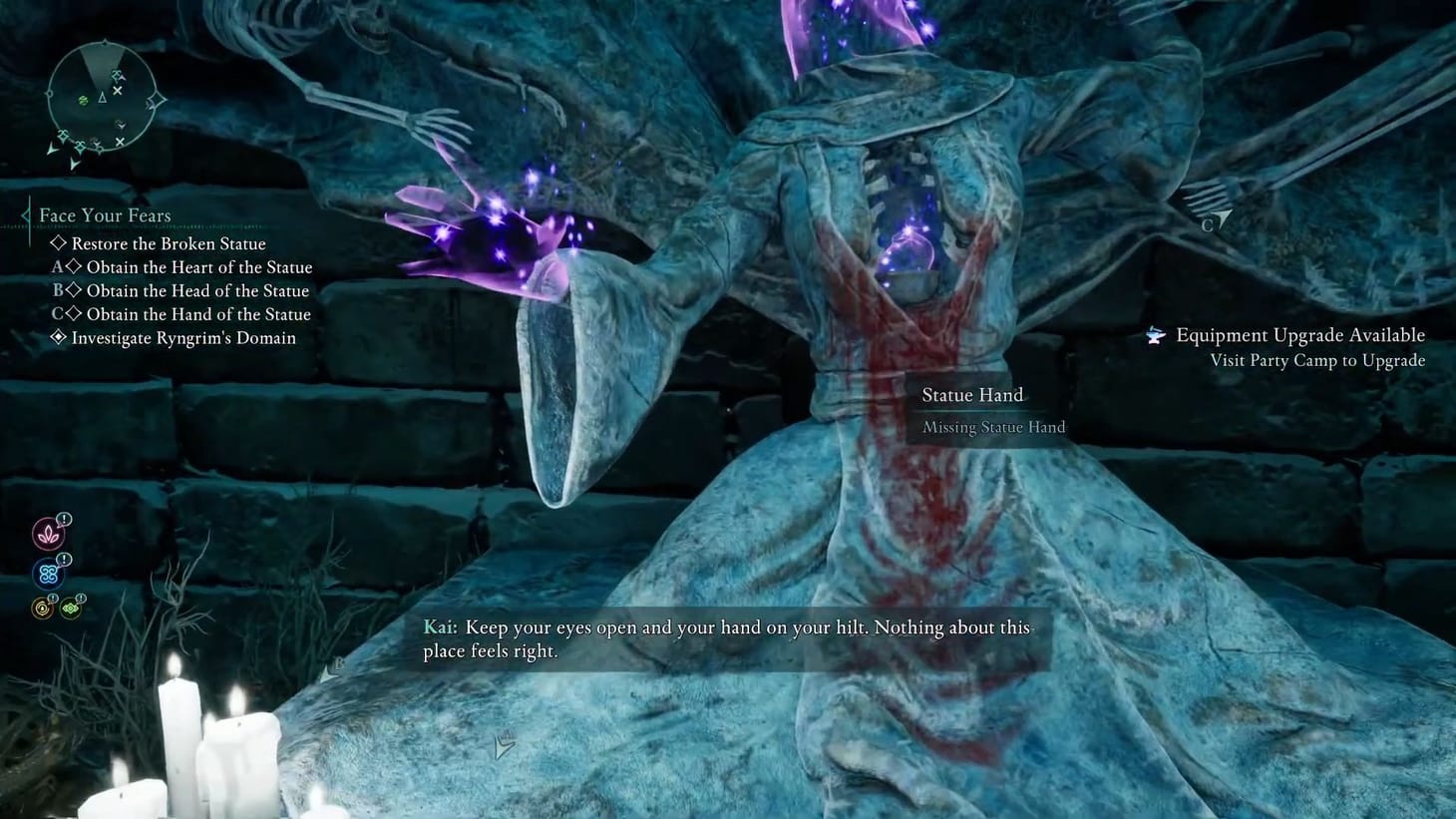Click the player triangle on the minimap
This screenshot has height=819, width=1456.
coord(103,98)
